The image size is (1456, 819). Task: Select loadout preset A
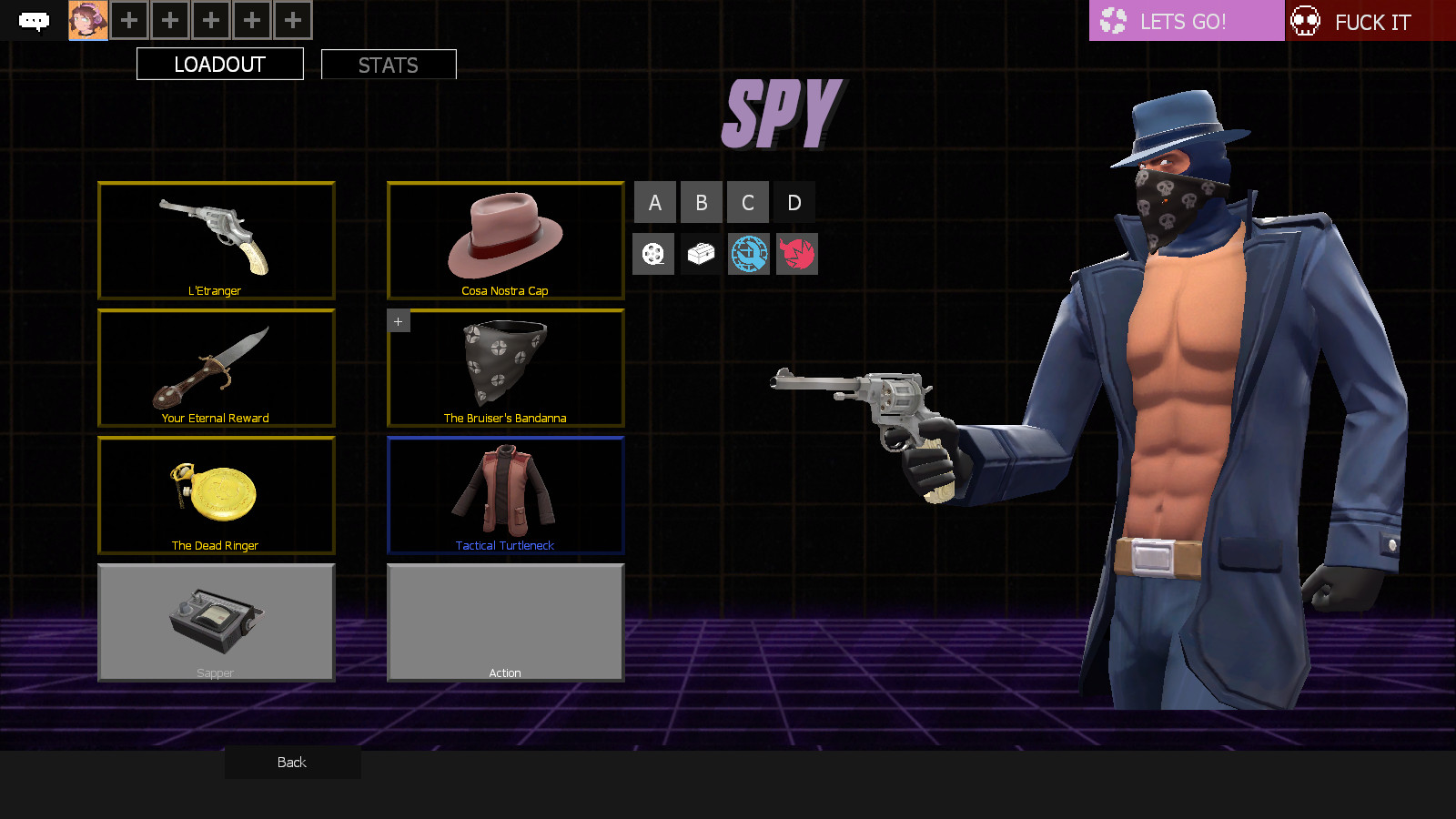pyautogui.click(x=653, y=202)
